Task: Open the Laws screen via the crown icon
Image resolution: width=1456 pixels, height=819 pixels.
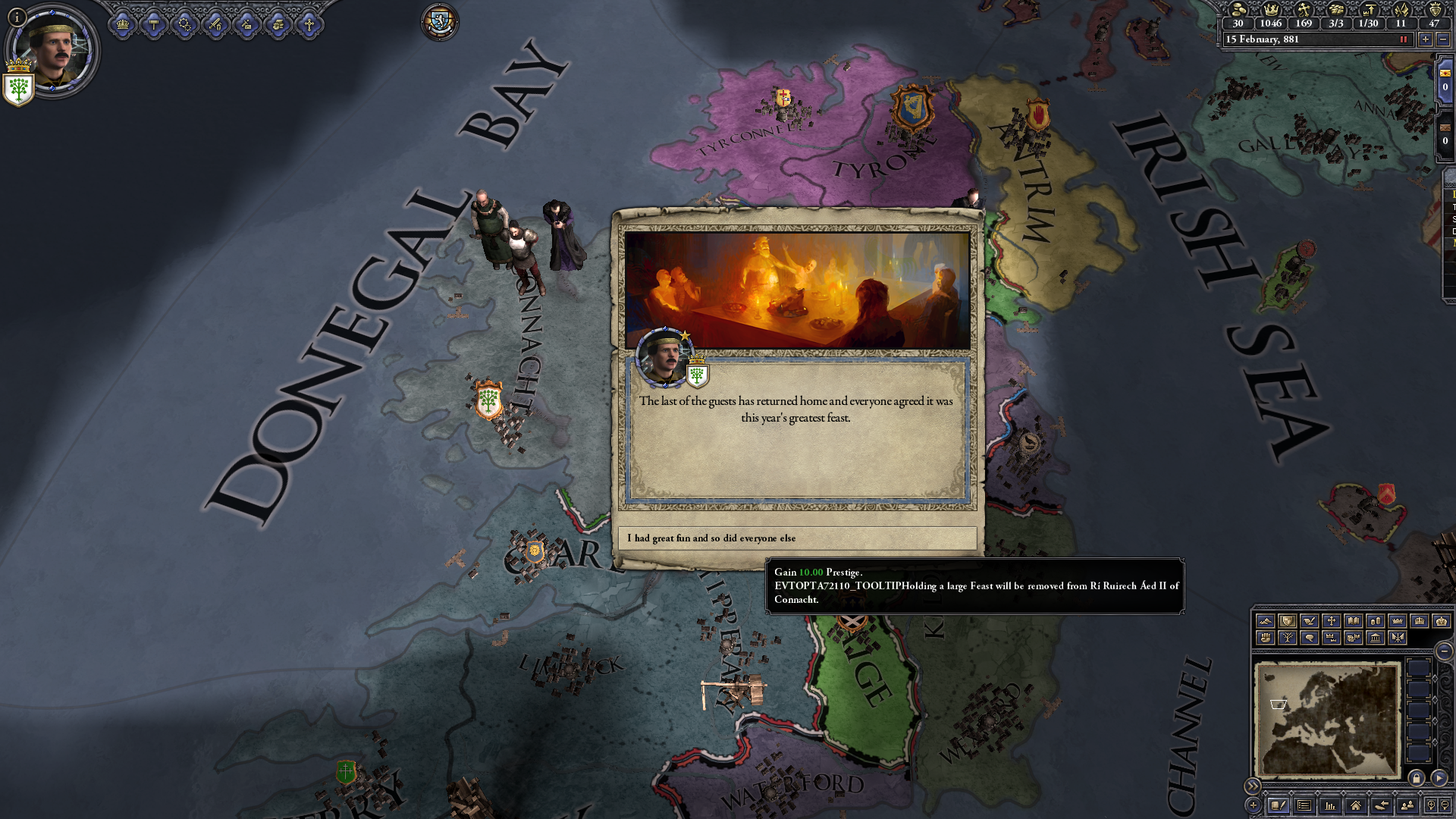Action: pos(122,24)
